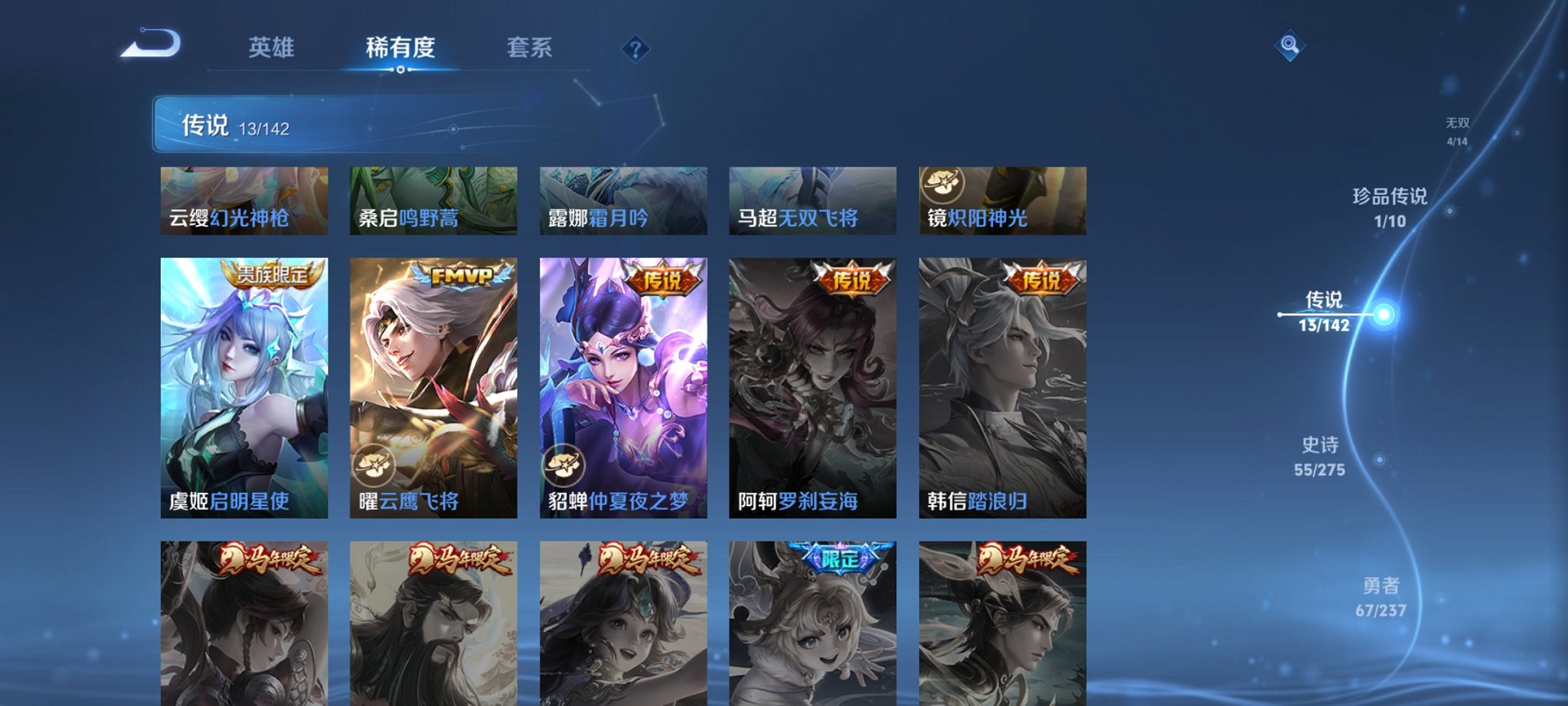Switch to the 英雄 tab
1568x706 pixels.
(271, 48)
